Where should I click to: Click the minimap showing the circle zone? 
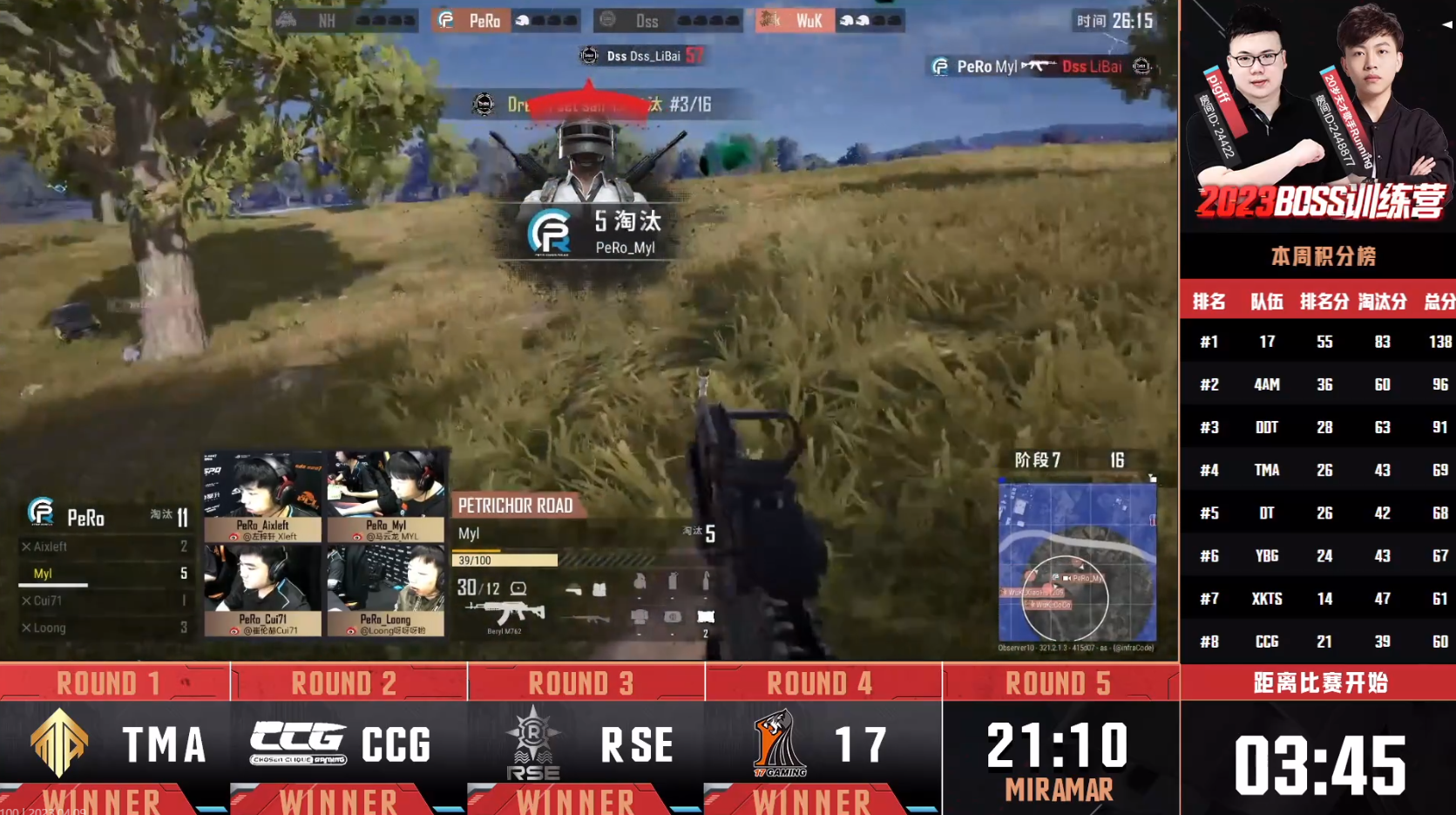[1077, 563]
